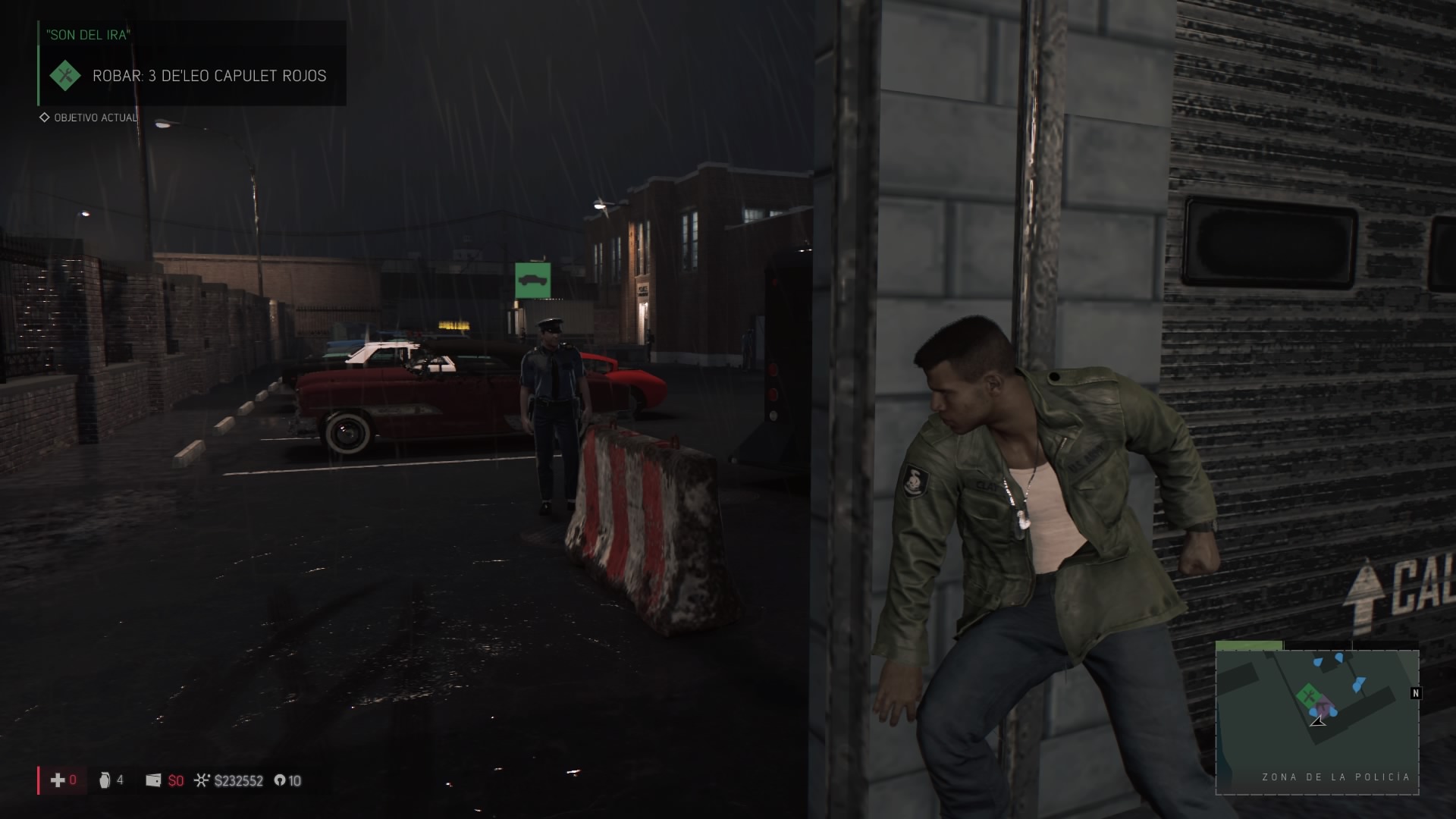Click the minimap's north compass indicator
This screenshot has height=819, width=1456.
tap(1415, 693)
